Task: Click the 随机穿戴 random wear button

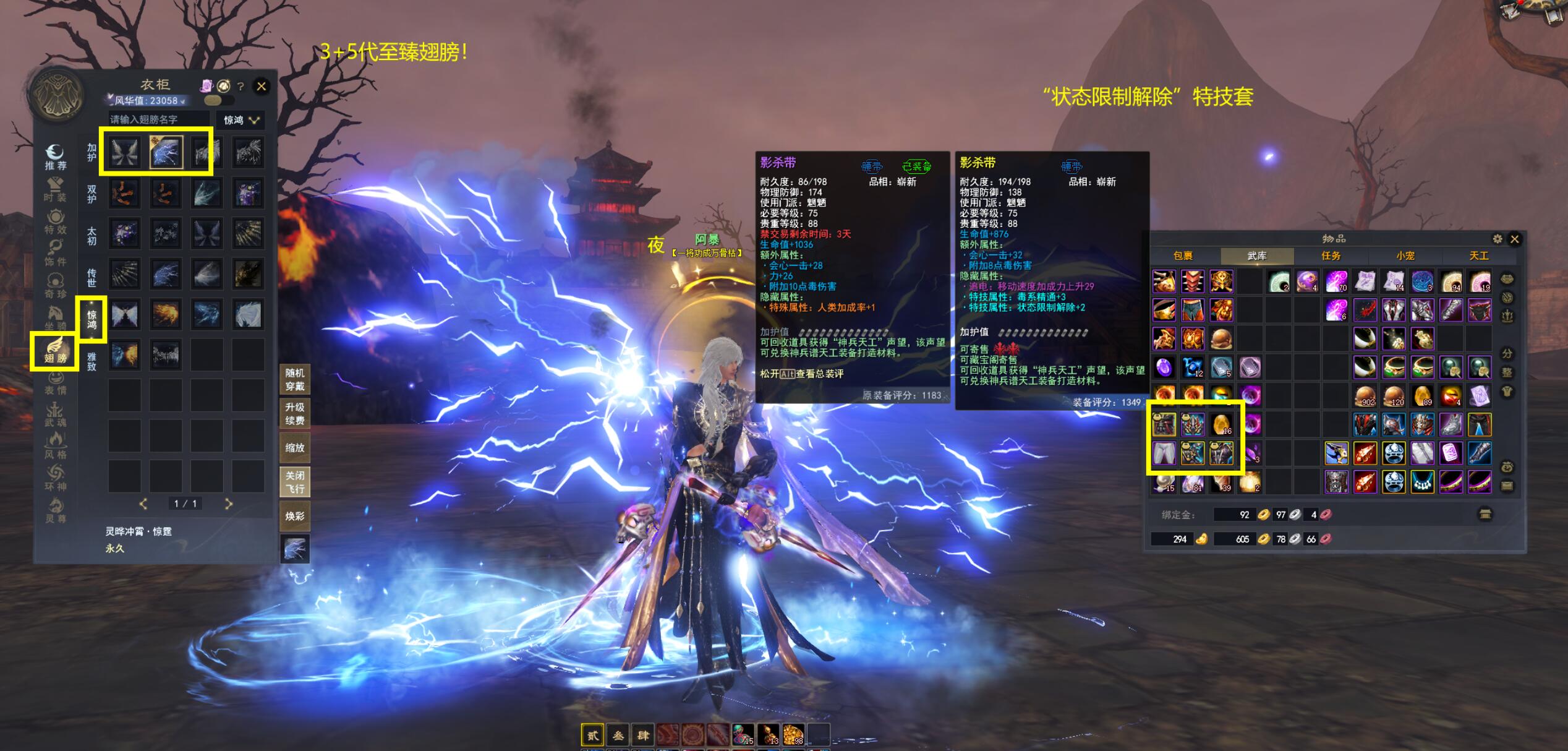Action: coord(294,380)
